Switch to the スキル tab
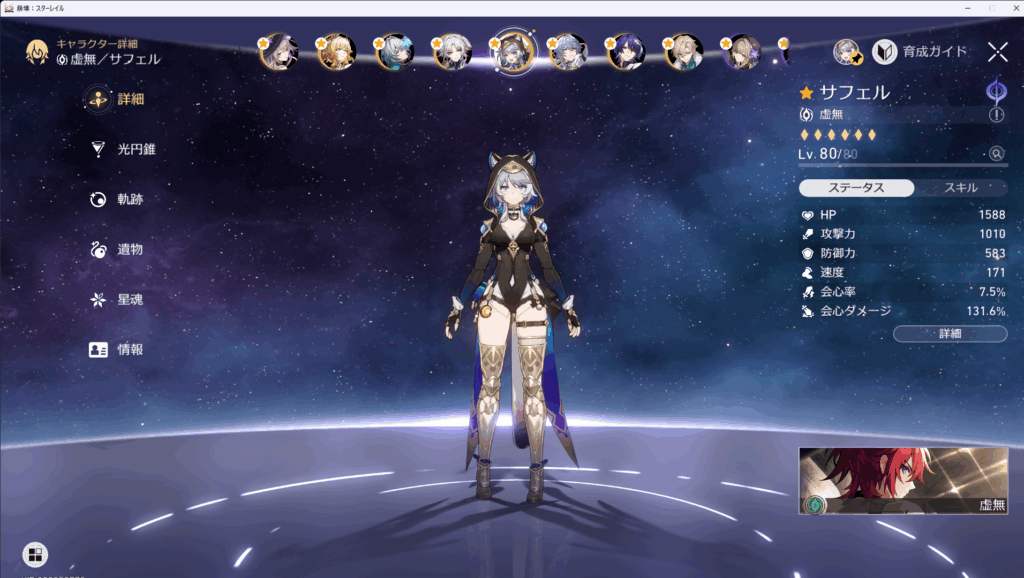Screen dimensions: 1024x578 pyautogui.click(x=961, y=188)
